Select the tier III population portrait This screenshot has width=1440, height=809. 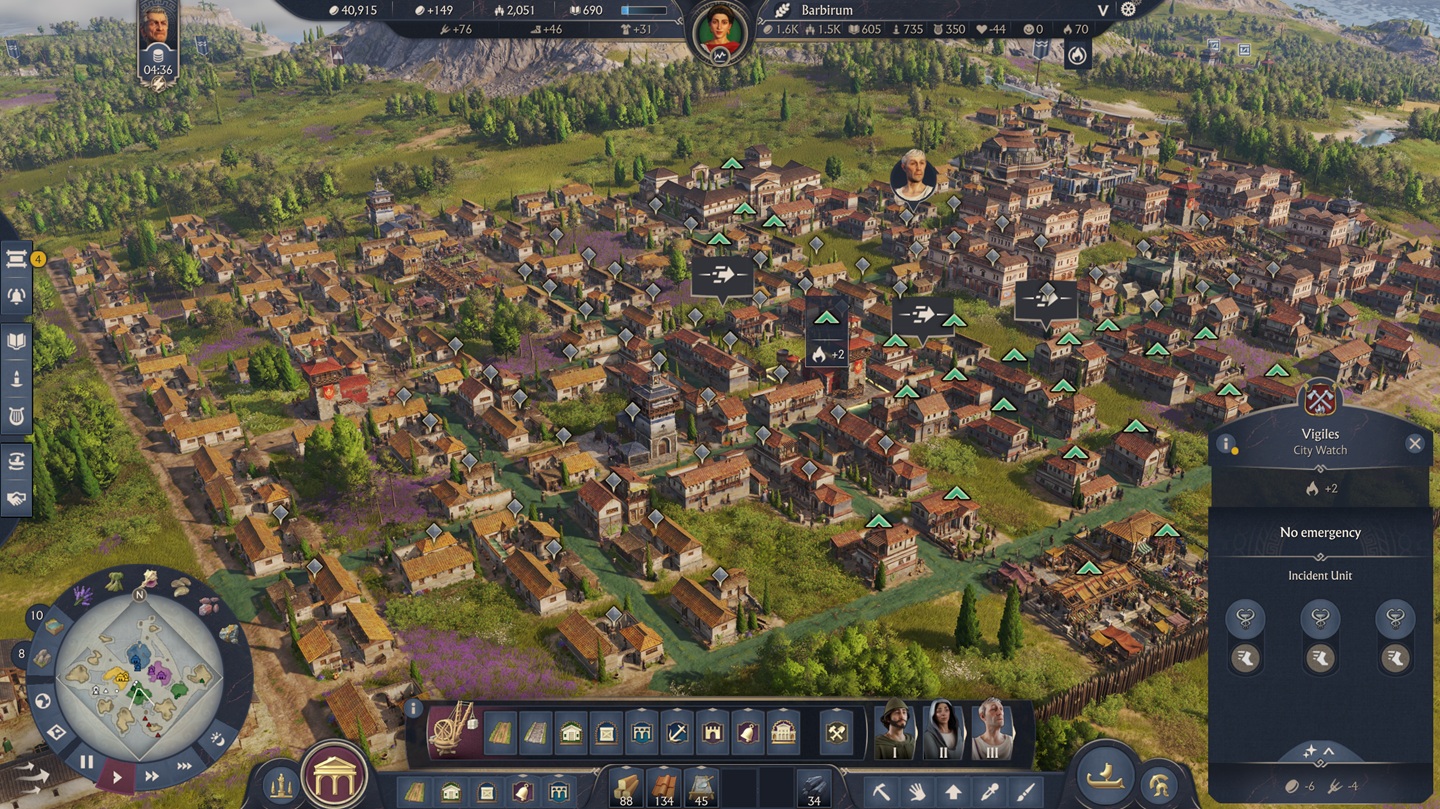pyautogui.click(x=991, y=730)
